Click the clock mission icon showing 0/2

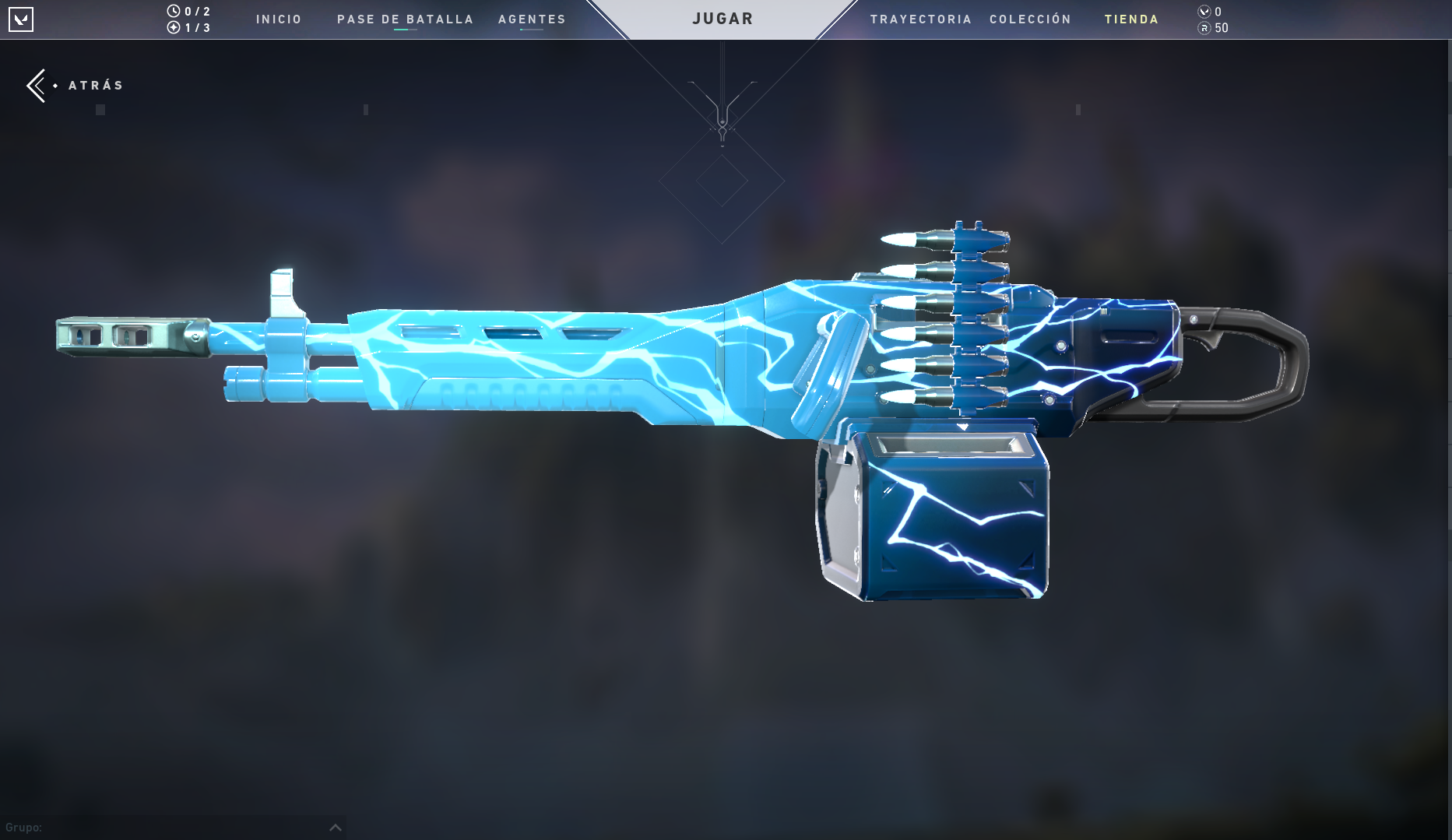point(175,11)
